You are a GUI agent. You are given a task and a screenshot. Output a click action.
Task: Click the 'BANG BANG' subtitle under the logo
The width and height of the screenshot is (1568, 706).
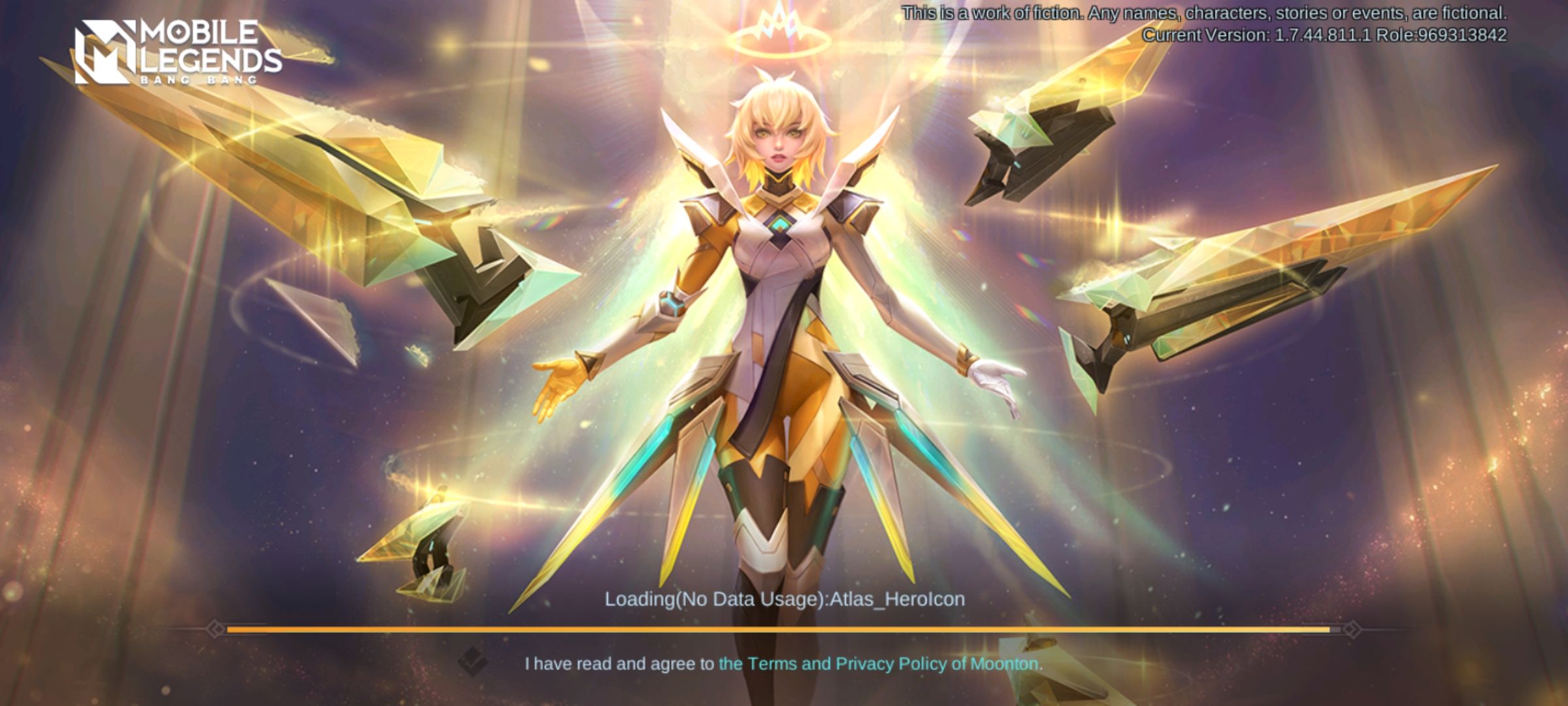201,81
